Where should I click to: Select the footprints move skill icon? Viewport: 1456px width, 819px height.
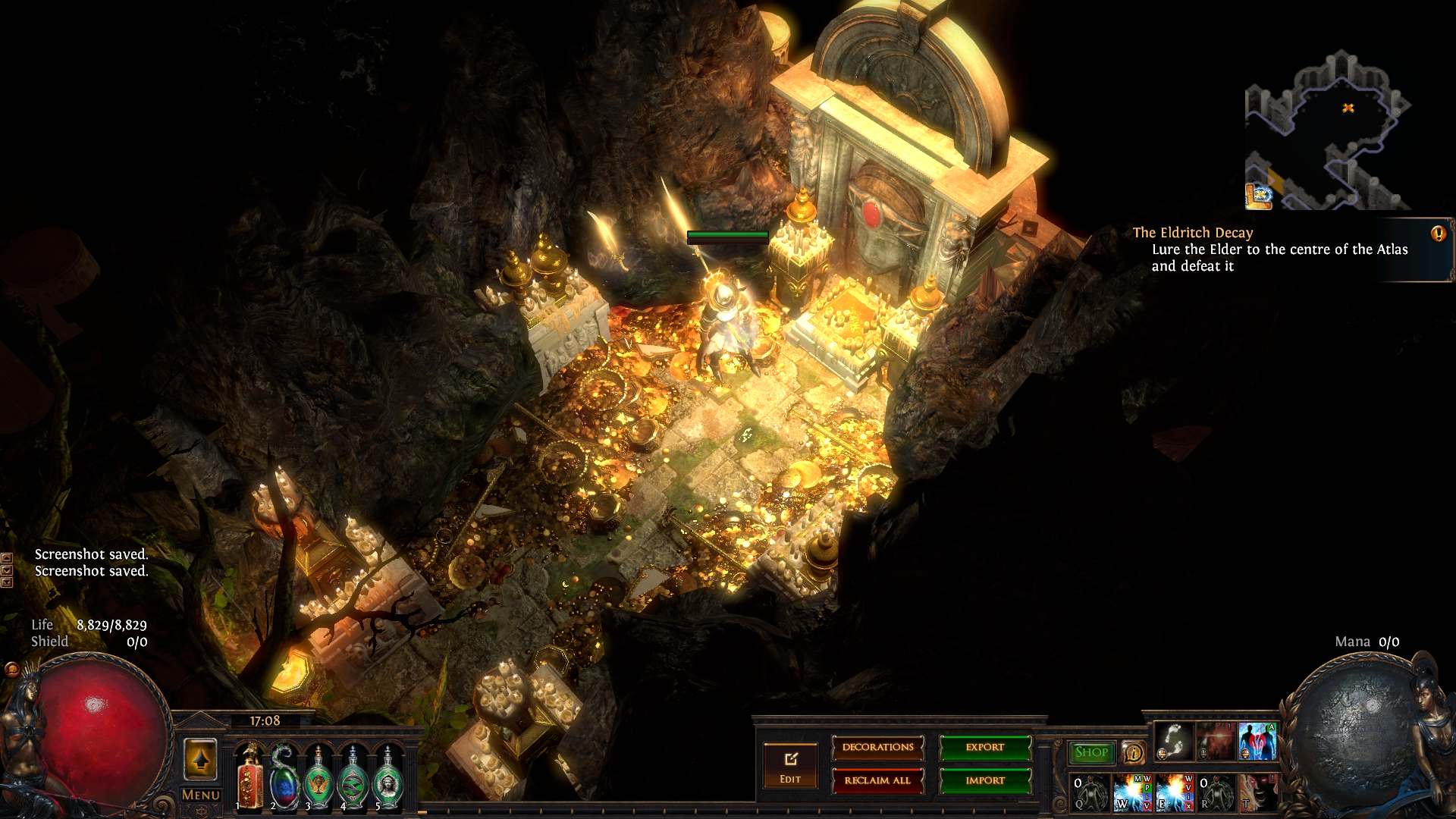pyautogui.click(x=1175, y=742)
